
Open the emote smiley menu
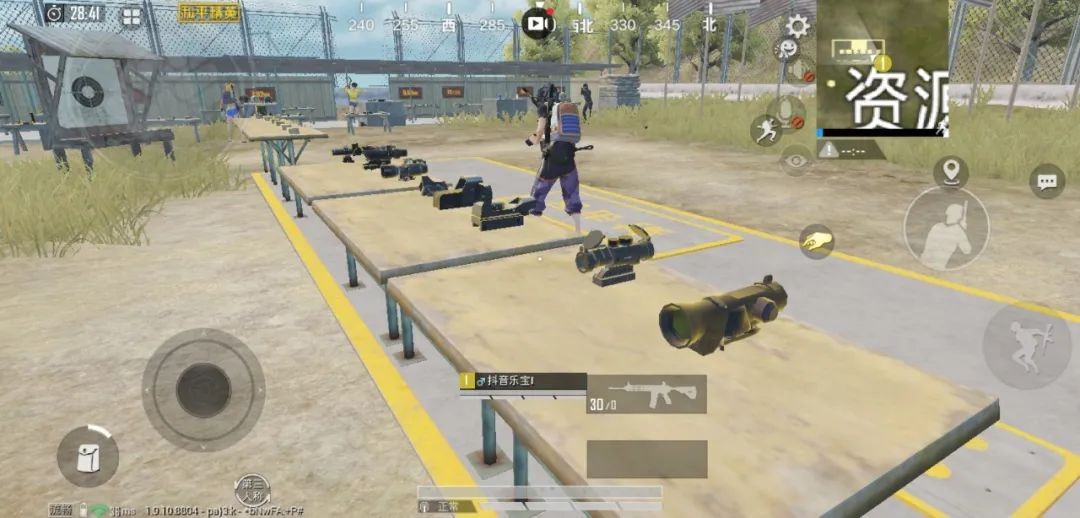[789, 50]
